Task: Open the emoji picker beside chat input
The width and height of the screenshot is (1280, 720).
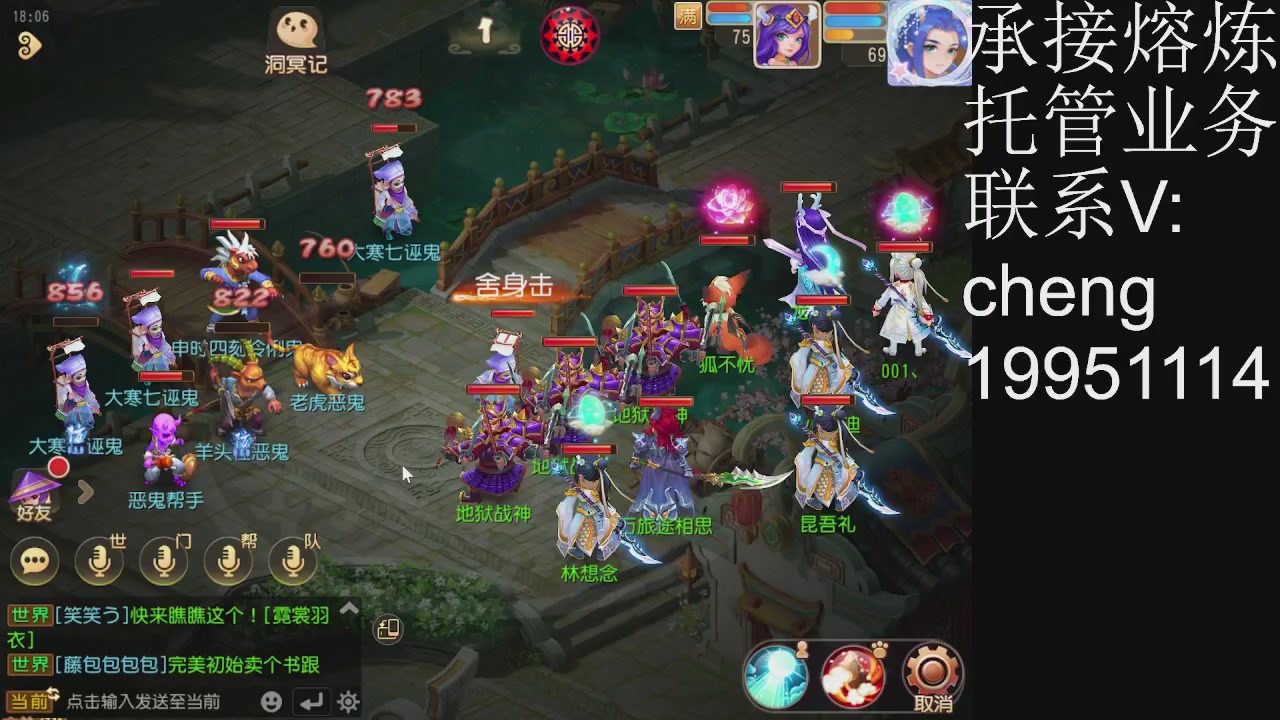Action: click(271, 699)
